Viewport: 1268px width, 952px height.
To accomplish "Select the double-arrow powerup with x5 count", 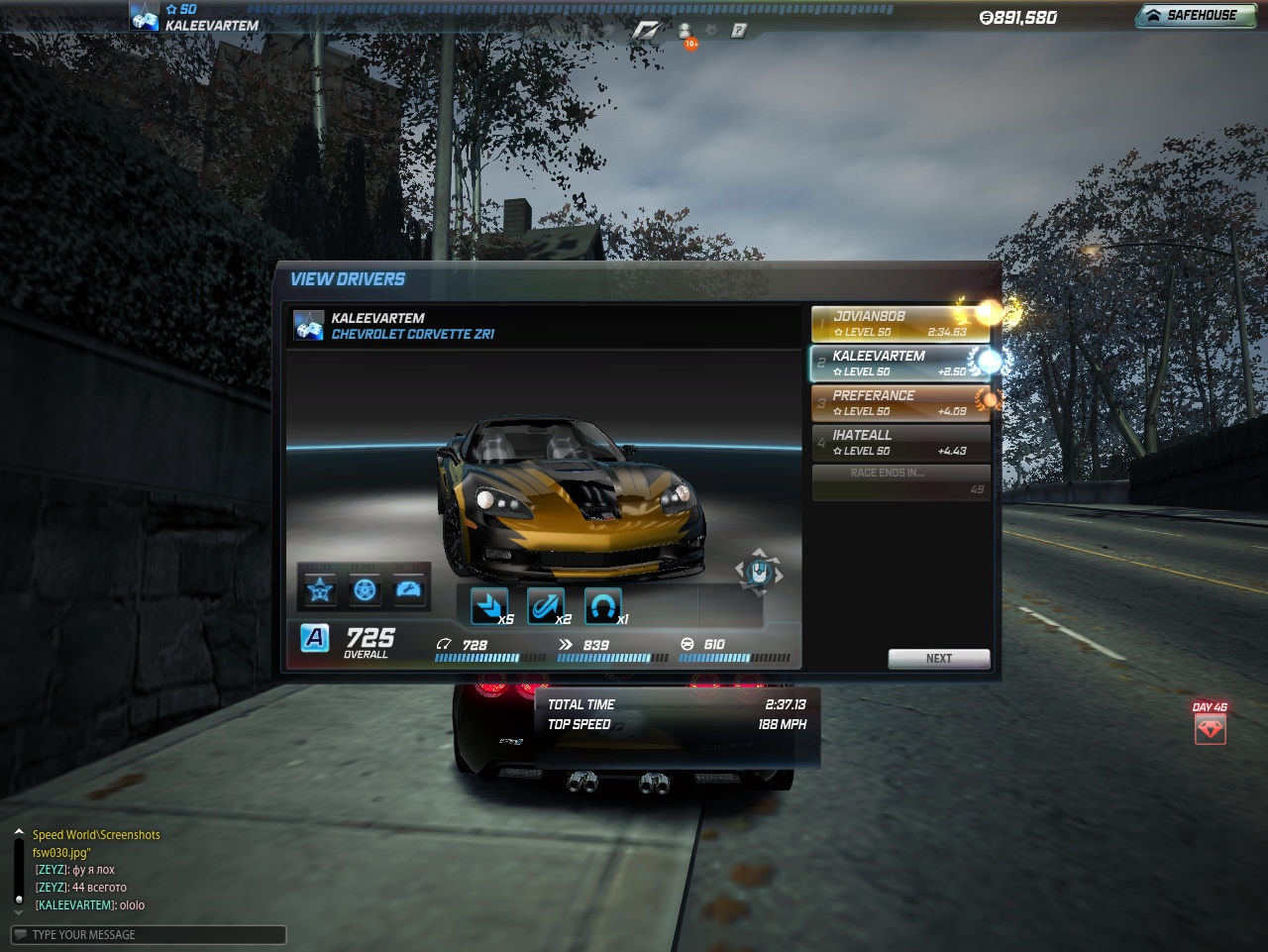I will point(489,606).
